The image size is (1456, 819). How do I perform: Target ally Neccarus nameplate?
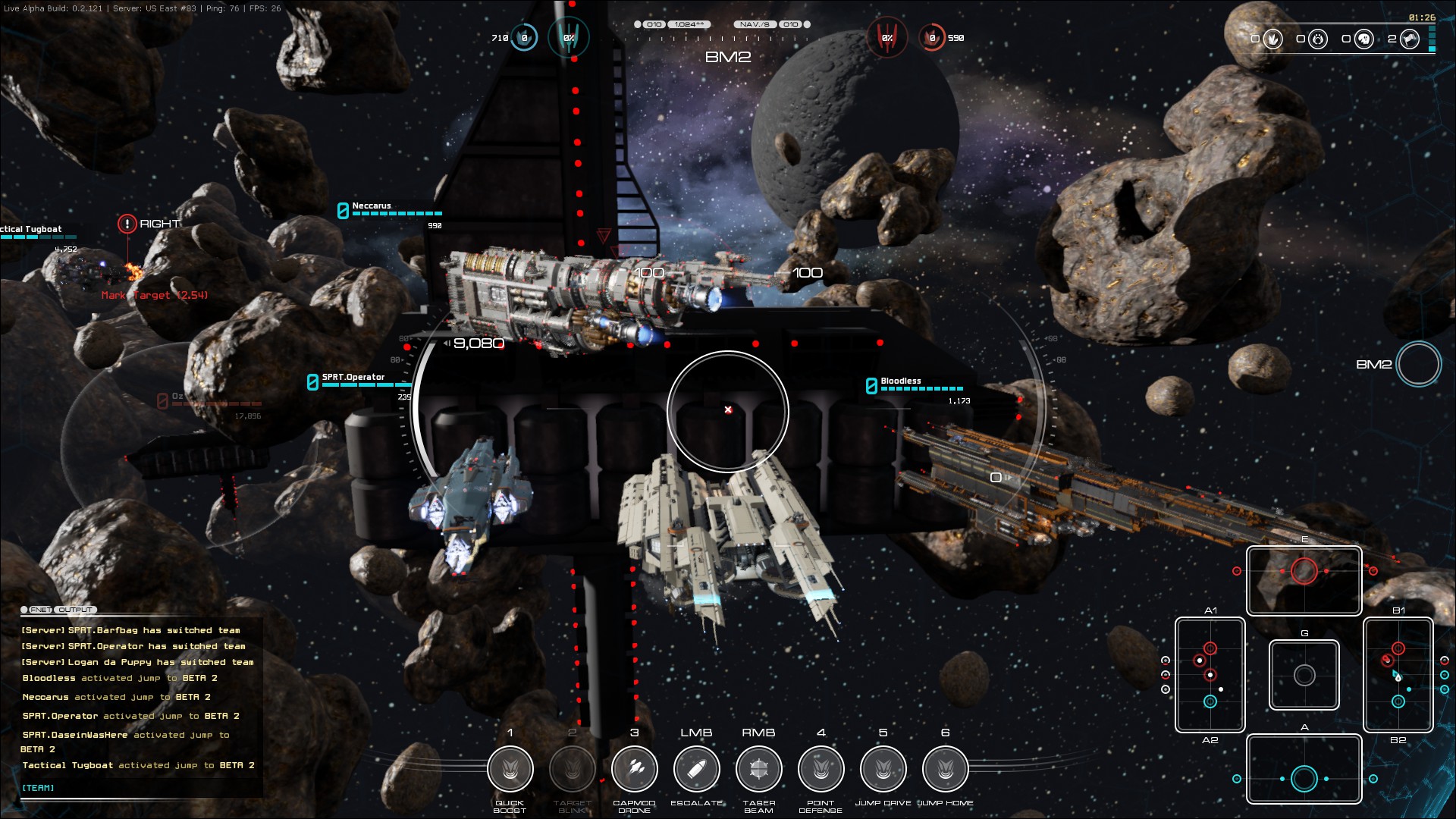(372, 206)
